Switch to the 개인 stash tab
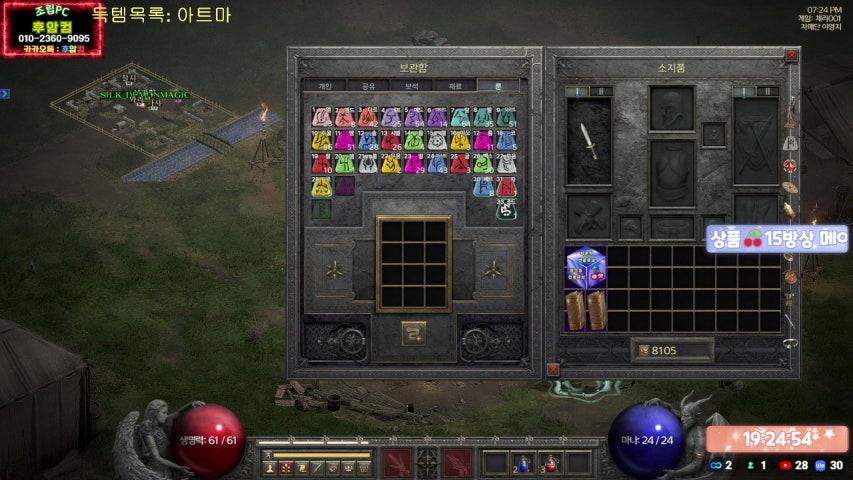853x480 pixels. pos(324,86)
